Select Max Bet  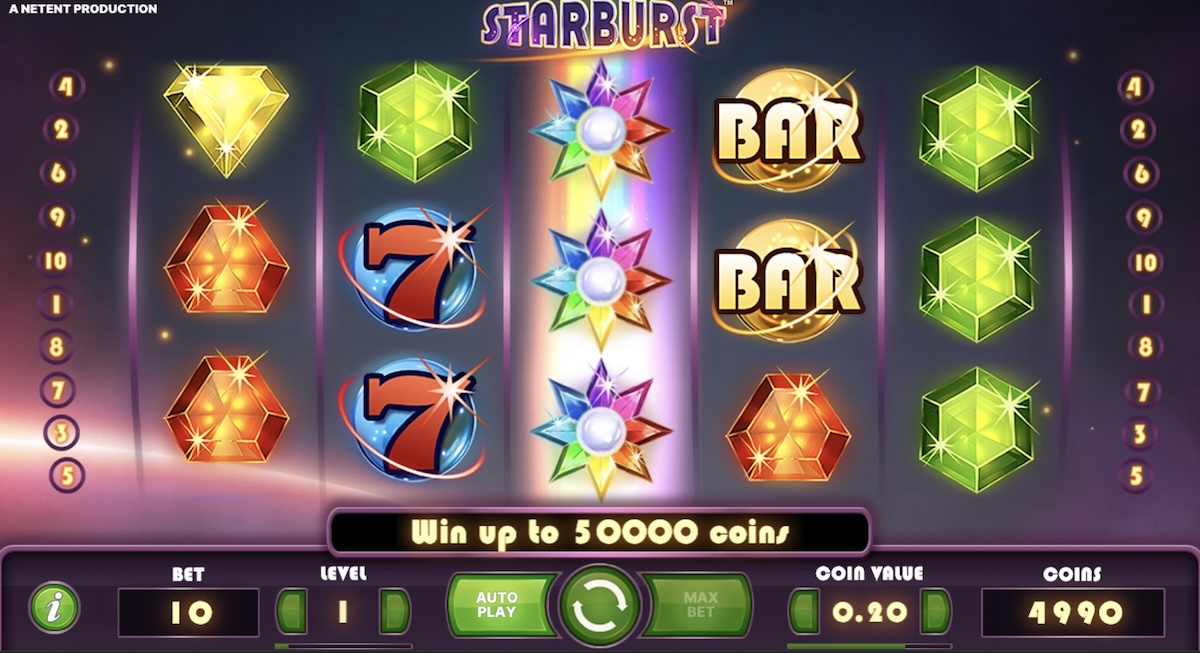click(x=700, y=604)
